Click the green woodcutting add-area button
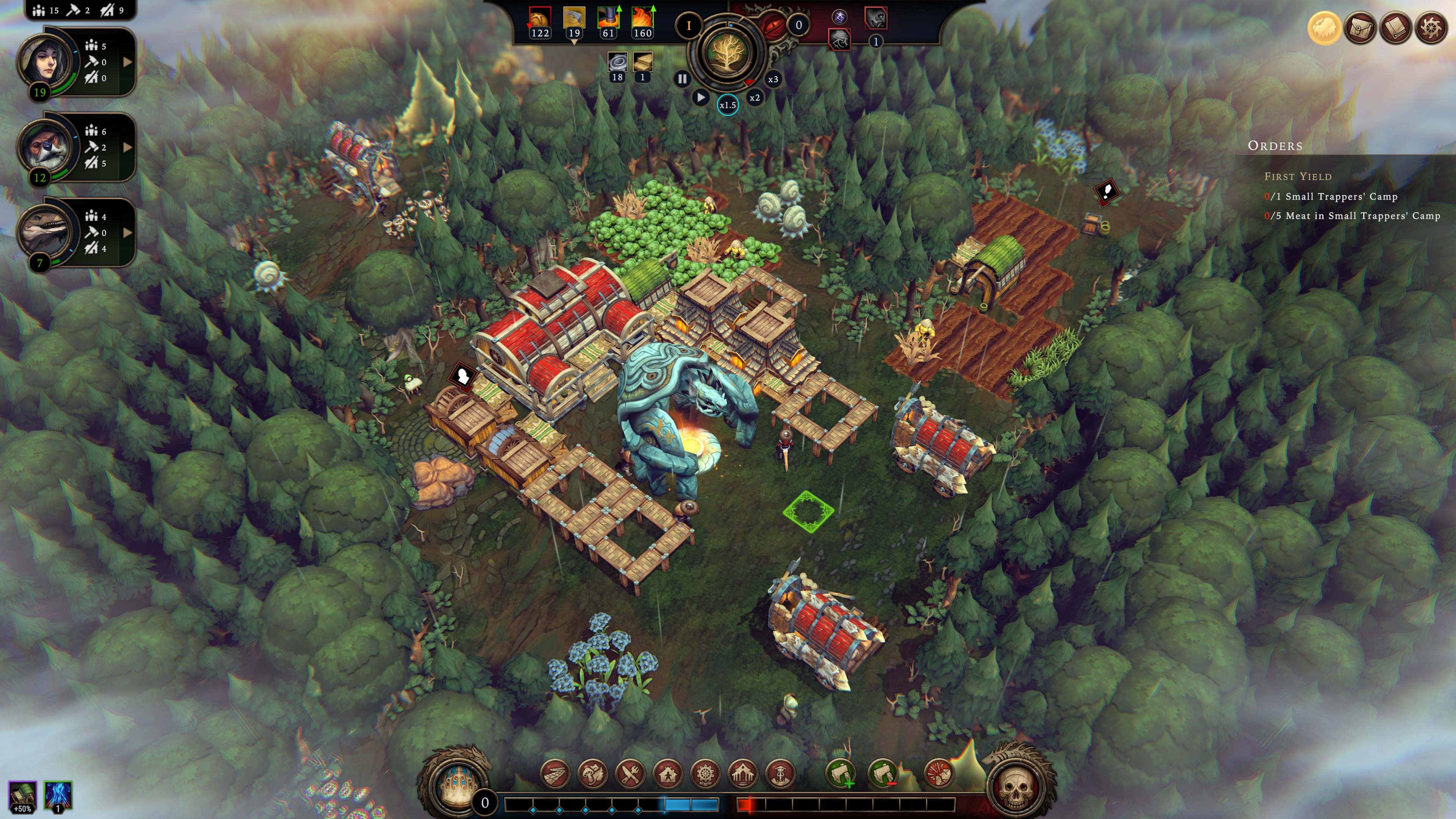Screen dimensions: 1456x819 point(841,774)
